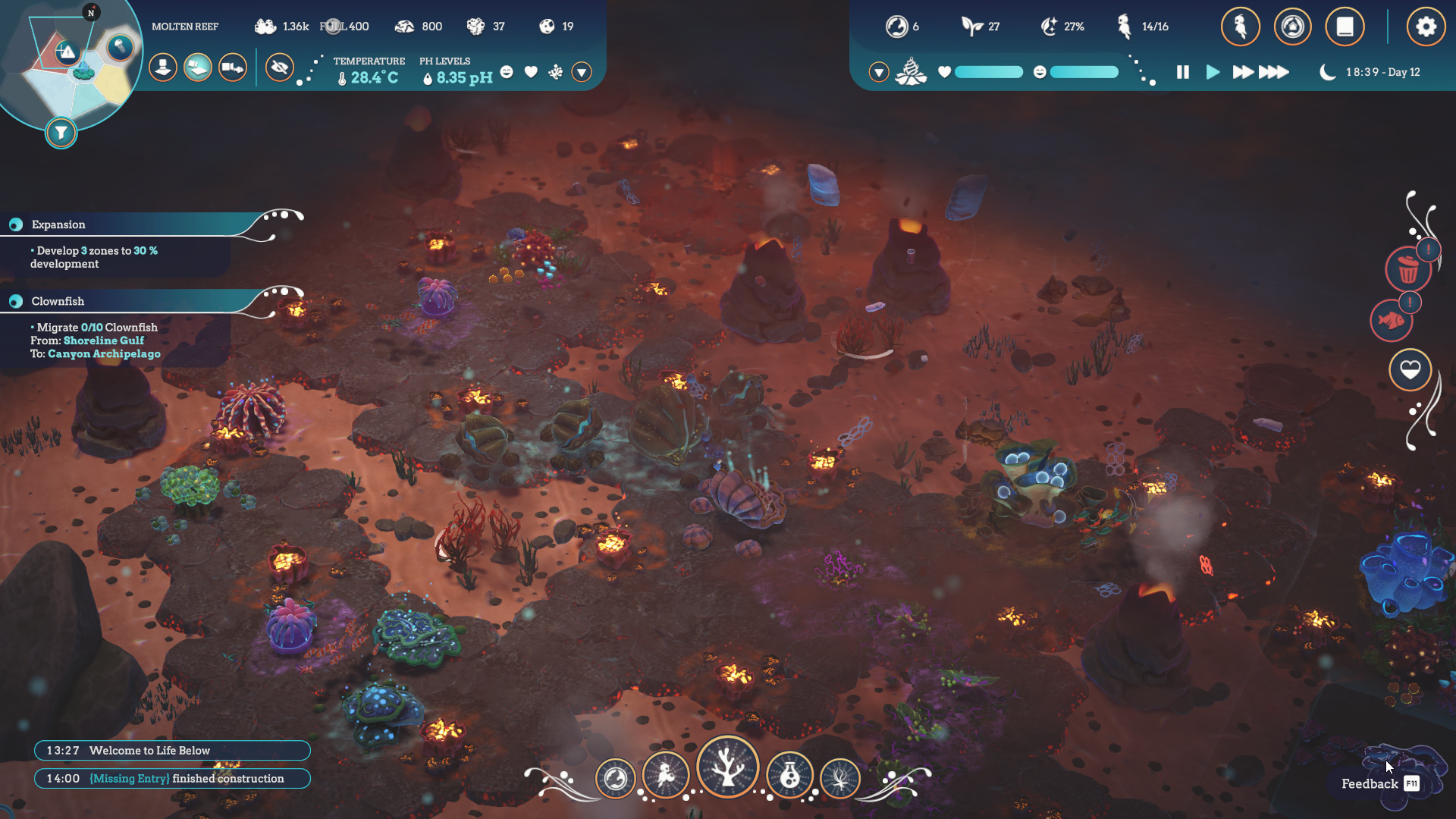This screenshot has width=1456, height=819.
Task: Click the red fish alert icon
Action: click(x=1392, y=321)
